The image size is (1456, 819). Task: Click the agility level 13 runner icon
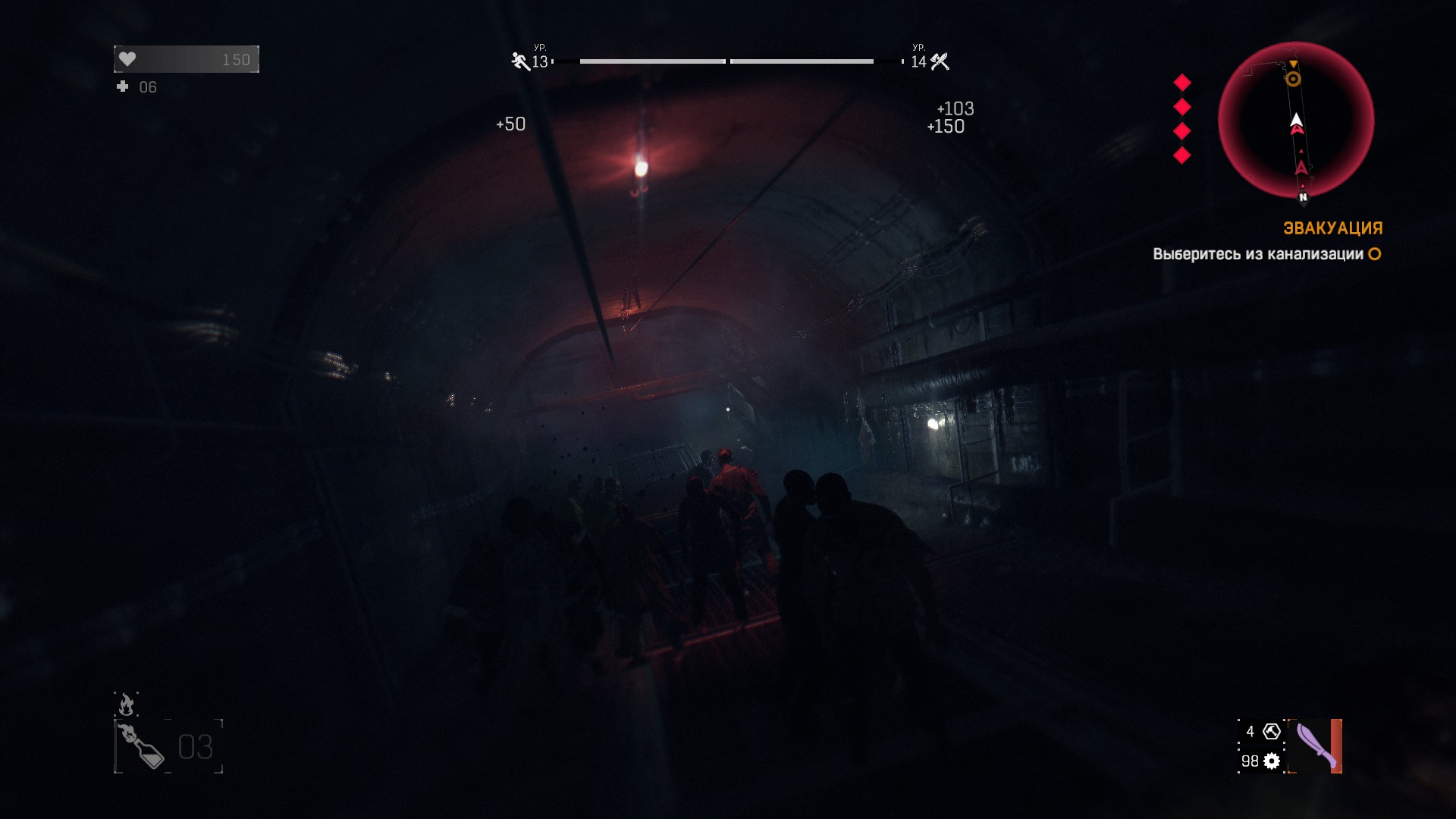click(520, 61)
